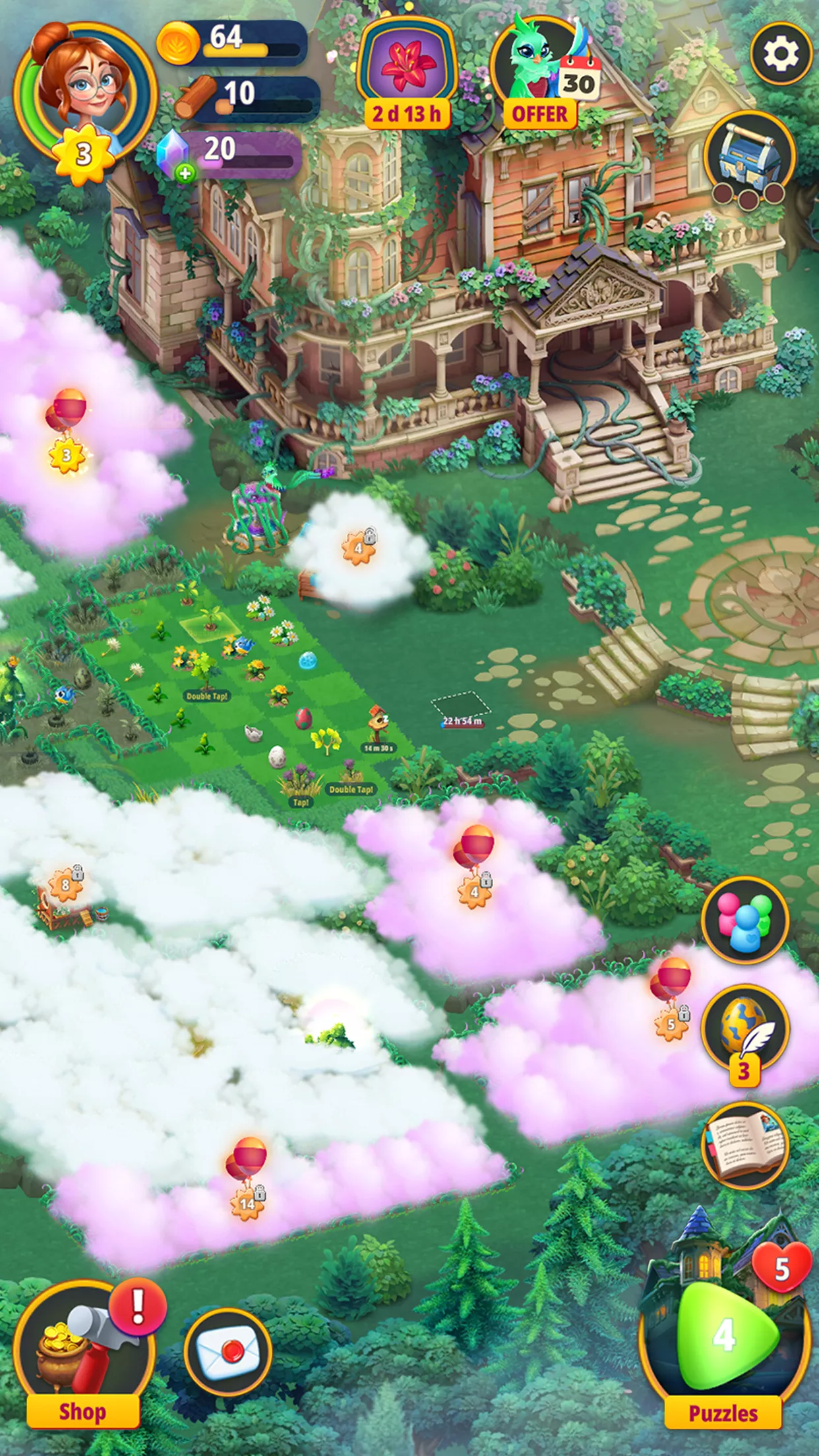Open the mailbox envelope icon
The image size is (819, 1456).
click(228, 1353)
